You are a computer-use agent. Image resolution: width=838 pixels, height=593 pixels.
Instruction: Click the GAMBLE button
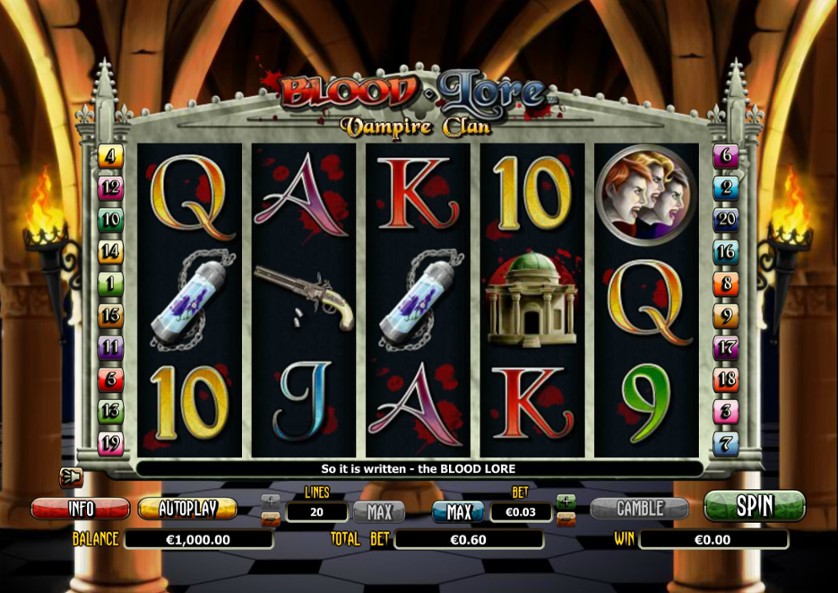point(639,508)
